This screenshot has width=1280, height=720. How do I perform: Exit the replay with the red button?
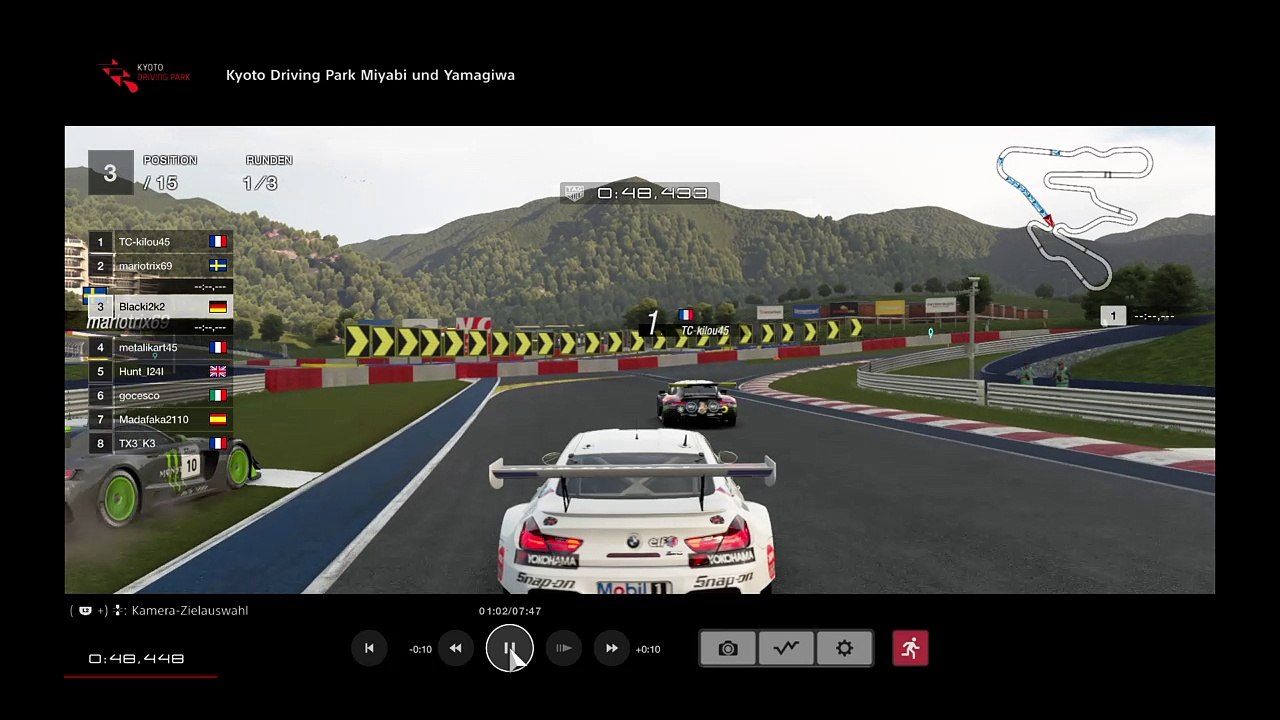coord(910,649)
